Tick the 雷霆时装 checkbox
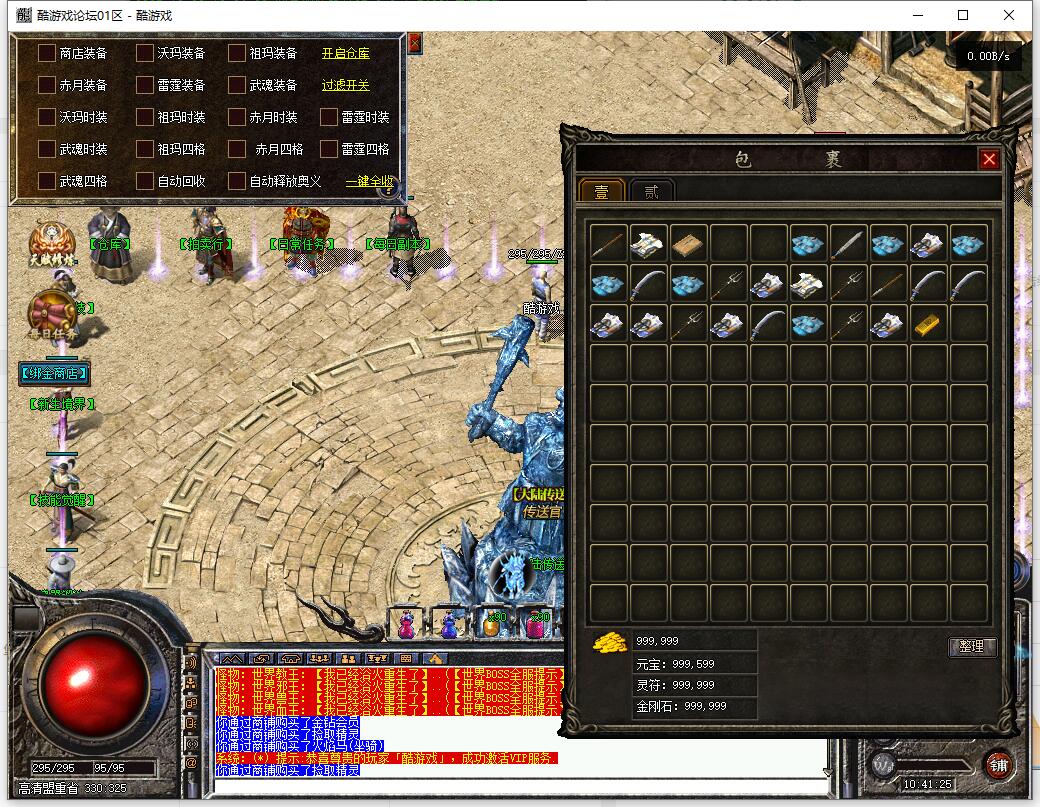Image resolution: width=1040 pixels, height=807 pixels. point(329,117)
